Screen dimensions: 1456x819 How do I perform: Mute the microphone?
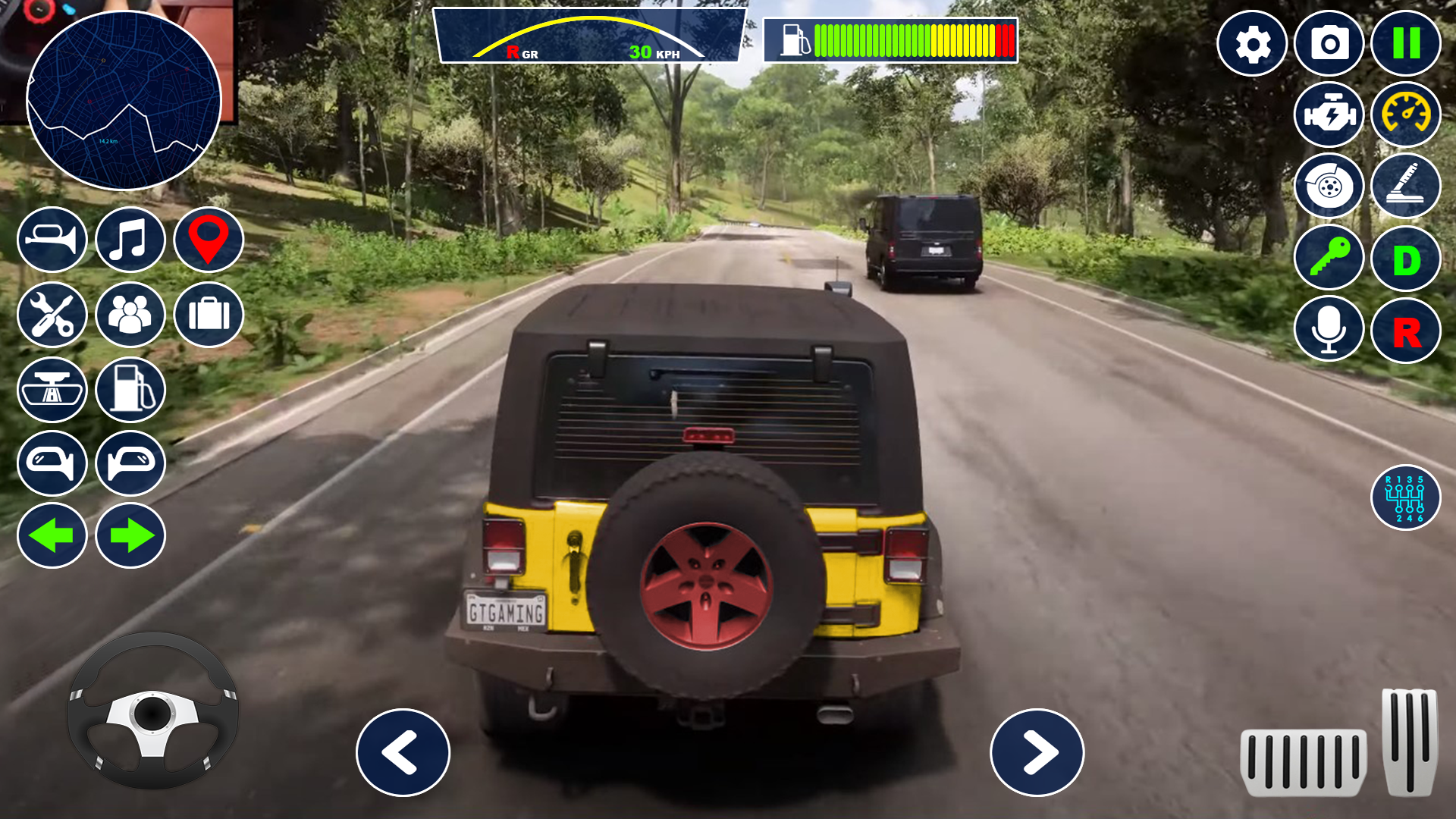click(x=1329, y=328)
